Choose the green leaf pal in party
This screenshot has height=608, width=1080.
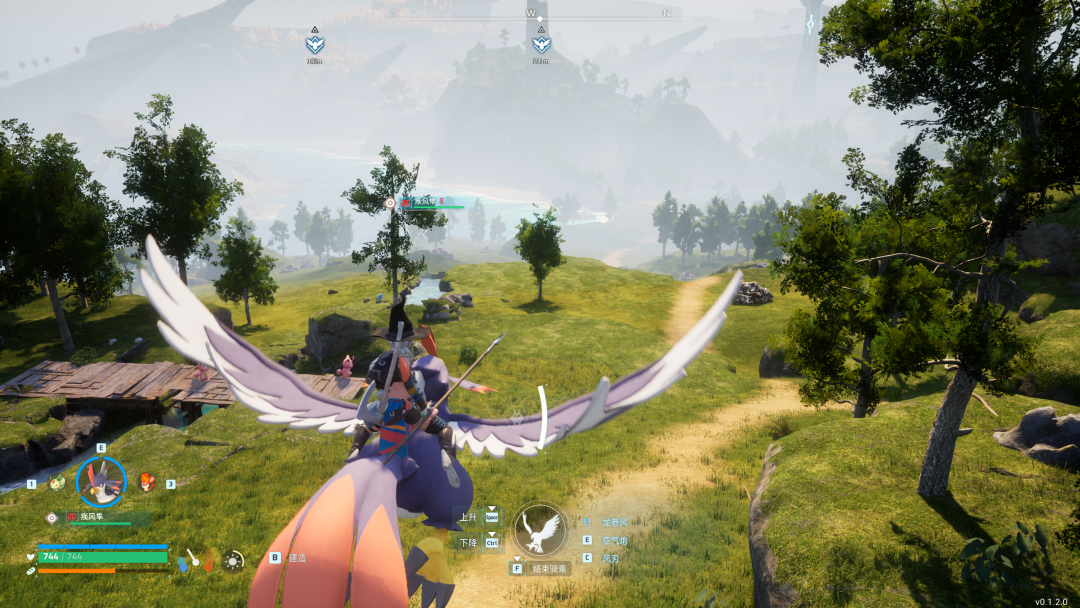[57, 482]
